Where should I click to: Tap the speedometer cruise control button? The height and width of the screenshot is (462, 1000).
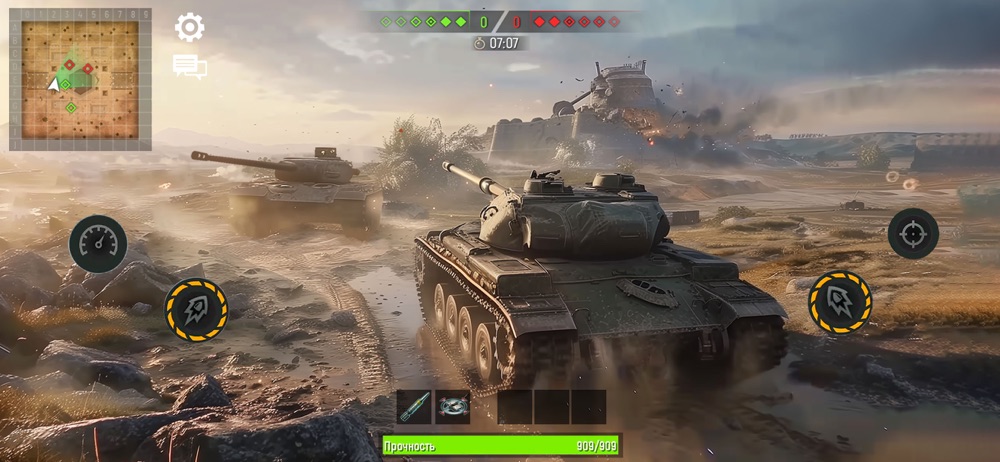tap(98, 244)
